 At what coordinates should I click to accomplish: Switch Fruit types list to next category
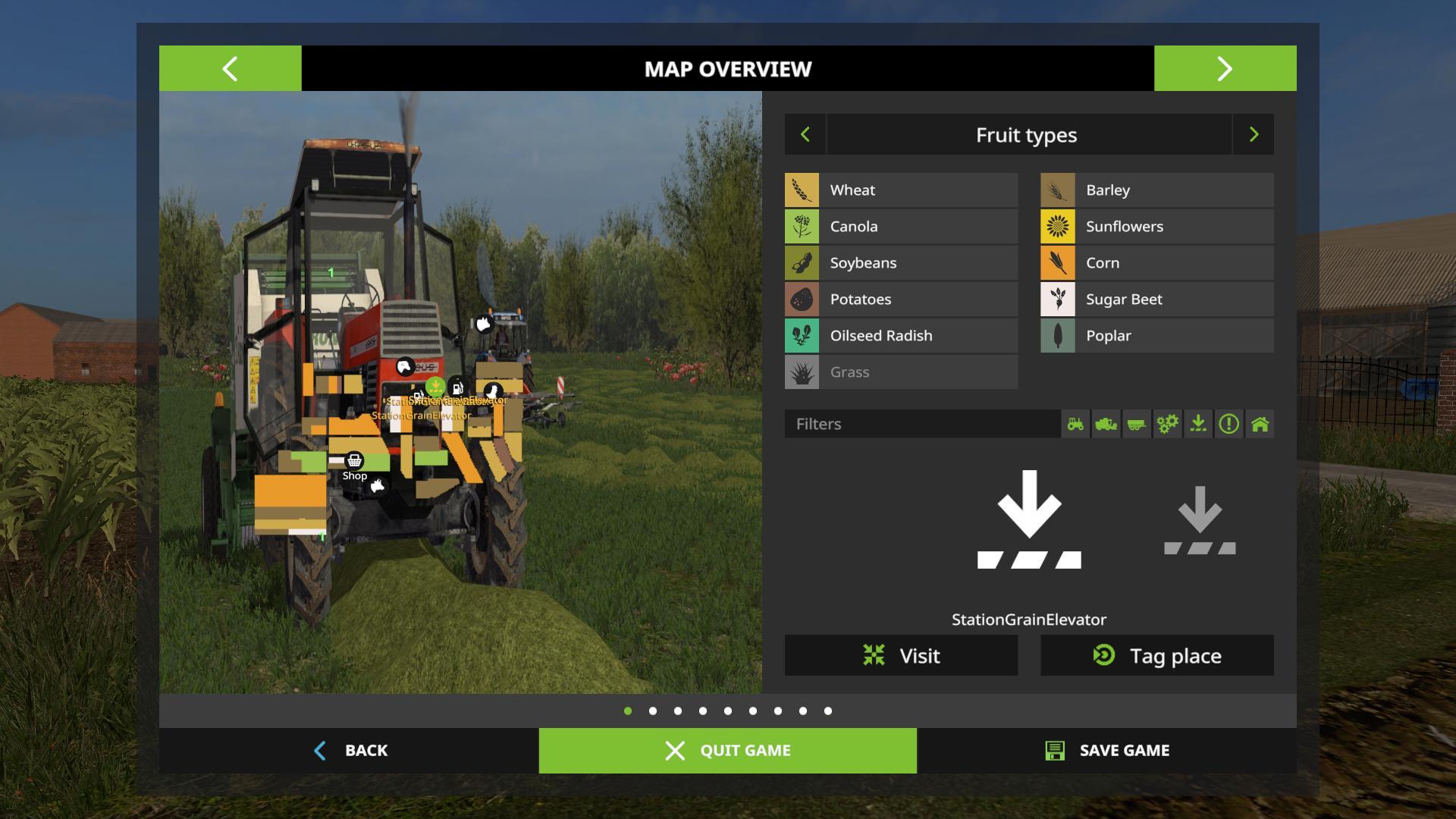(1254, 135)
